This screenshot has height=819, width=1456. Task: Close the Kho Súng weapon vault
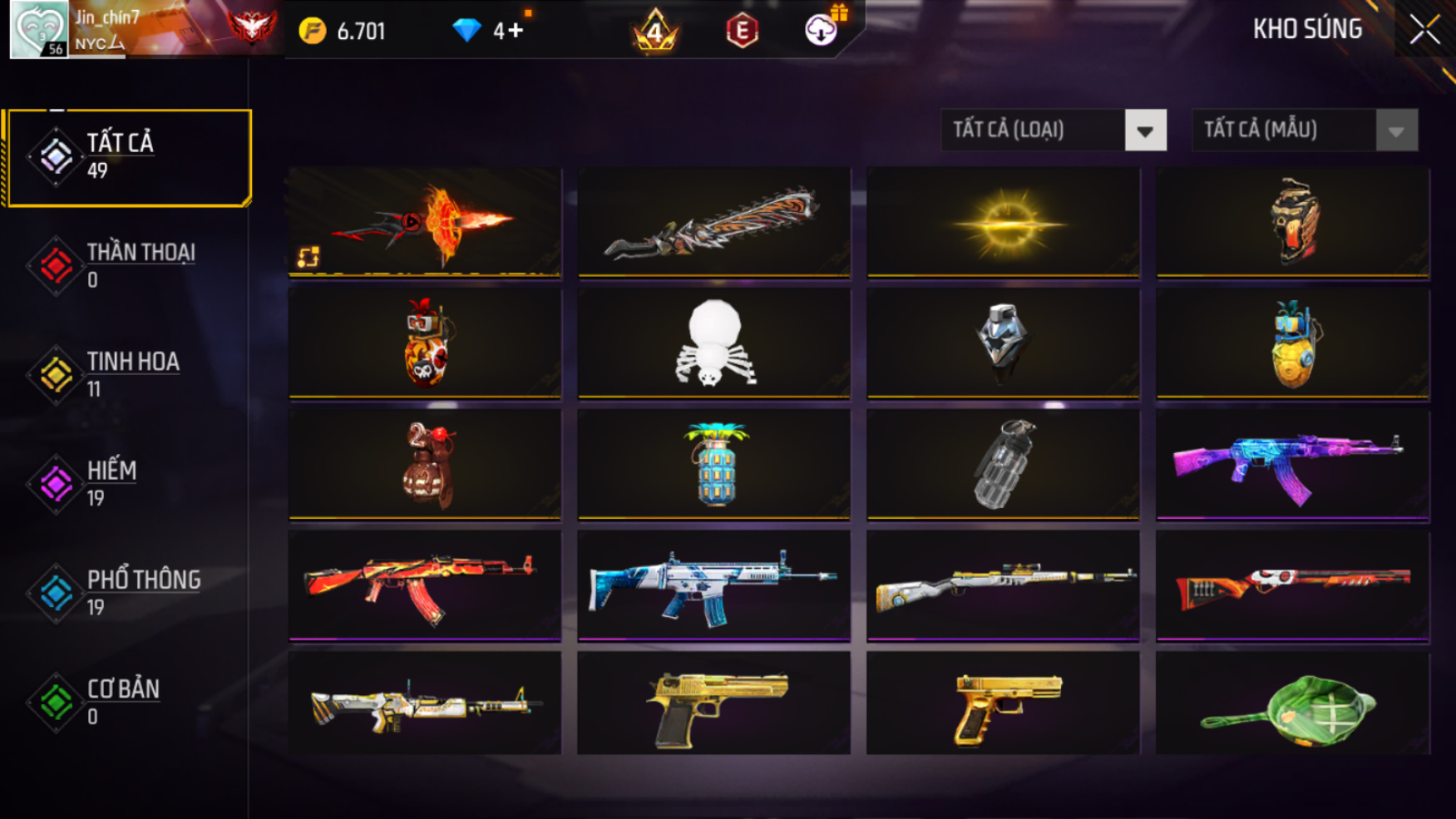(x=1424, y=30)
